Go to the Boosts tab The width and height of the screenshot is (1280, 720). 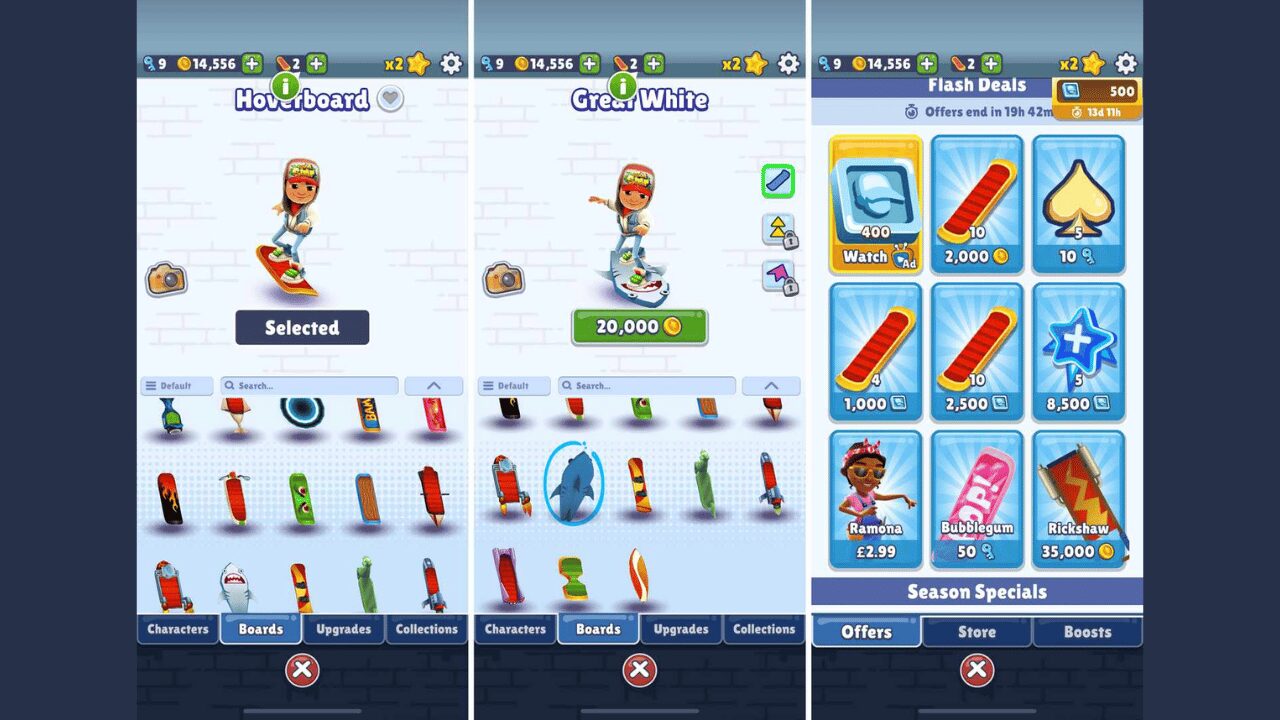[1087, 632]
